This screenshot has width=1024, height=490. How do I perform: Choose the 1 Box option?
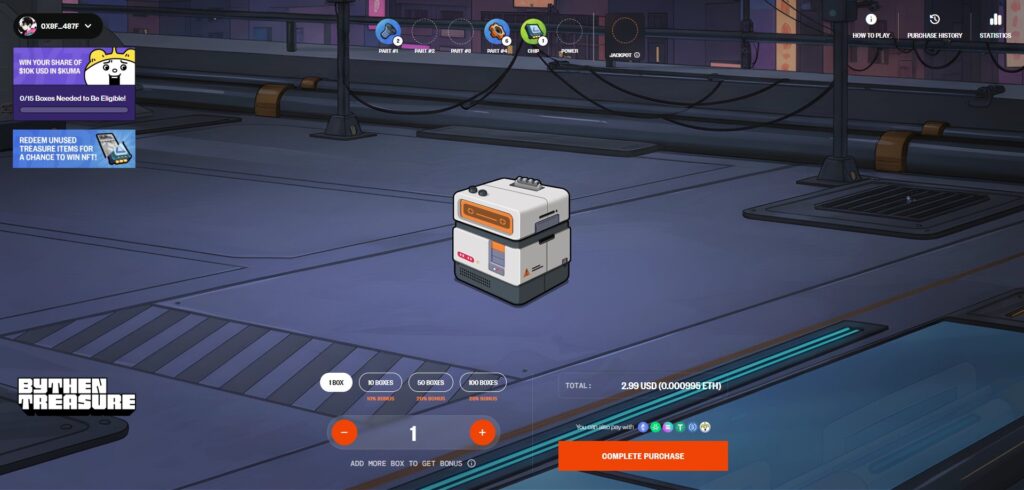coord(336,382)
